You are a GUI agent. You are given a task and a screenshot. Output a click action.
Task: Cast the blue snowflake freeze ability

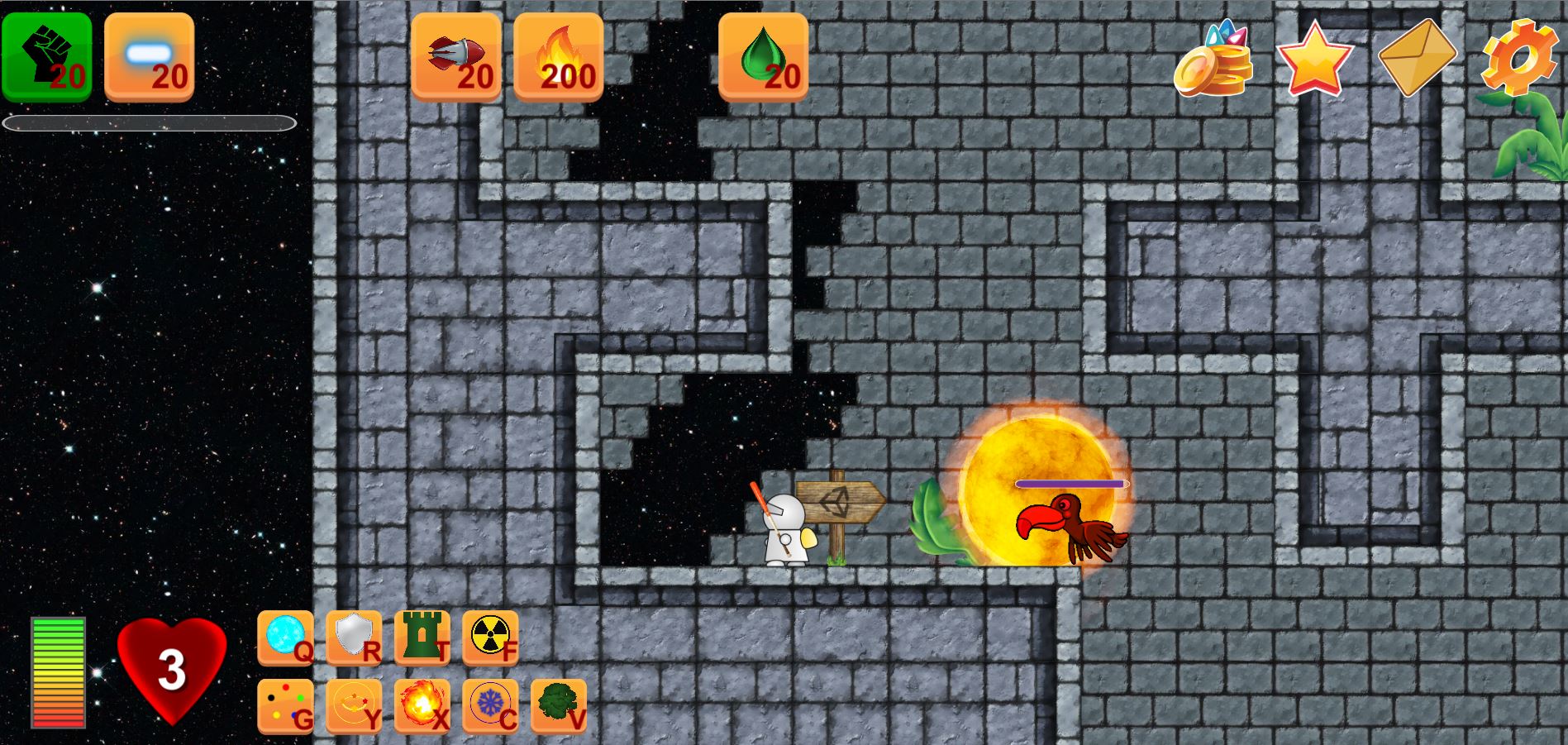coord(491,706)
